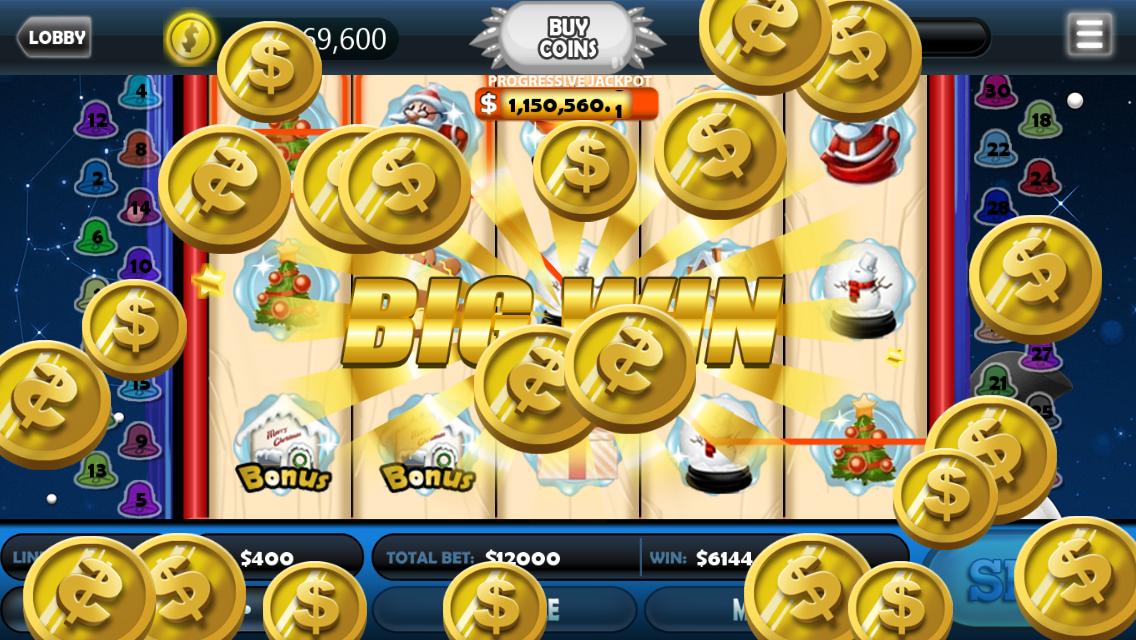This screenshot has height=640, width=1136.
Task: Choose the payline 4 bell
Action: point(141,92)
